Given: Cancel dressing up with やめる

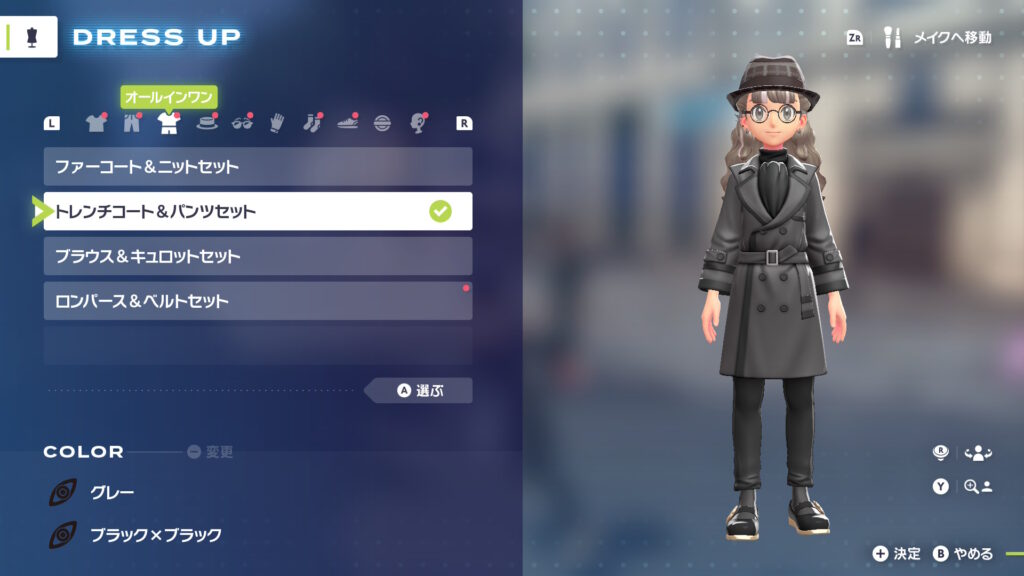Looking at the screenshot, I should [x=964, y=553].
